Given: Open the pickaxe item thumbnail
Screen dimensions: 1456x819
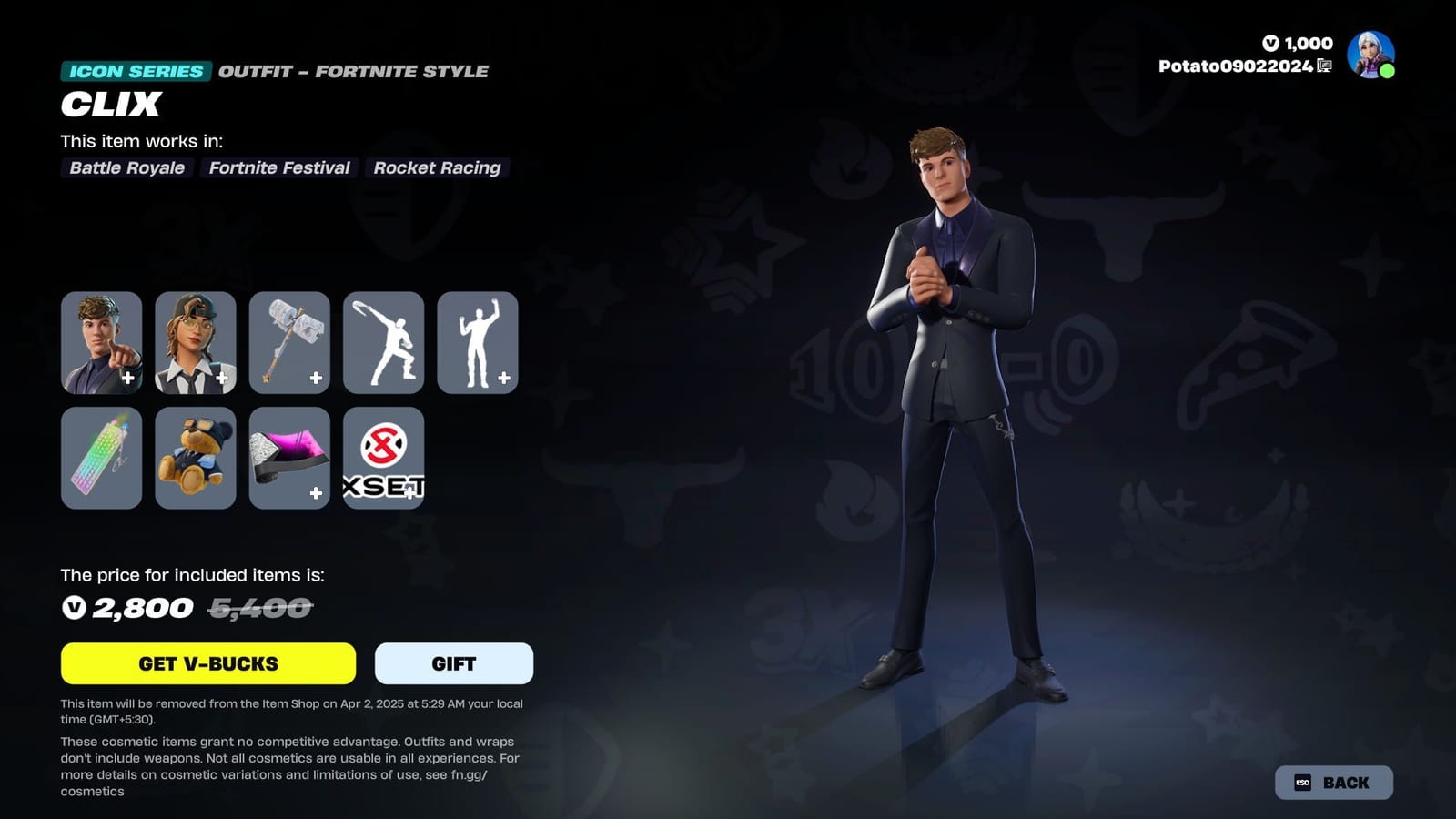Looking at the screenshot, I should (289, 342).
